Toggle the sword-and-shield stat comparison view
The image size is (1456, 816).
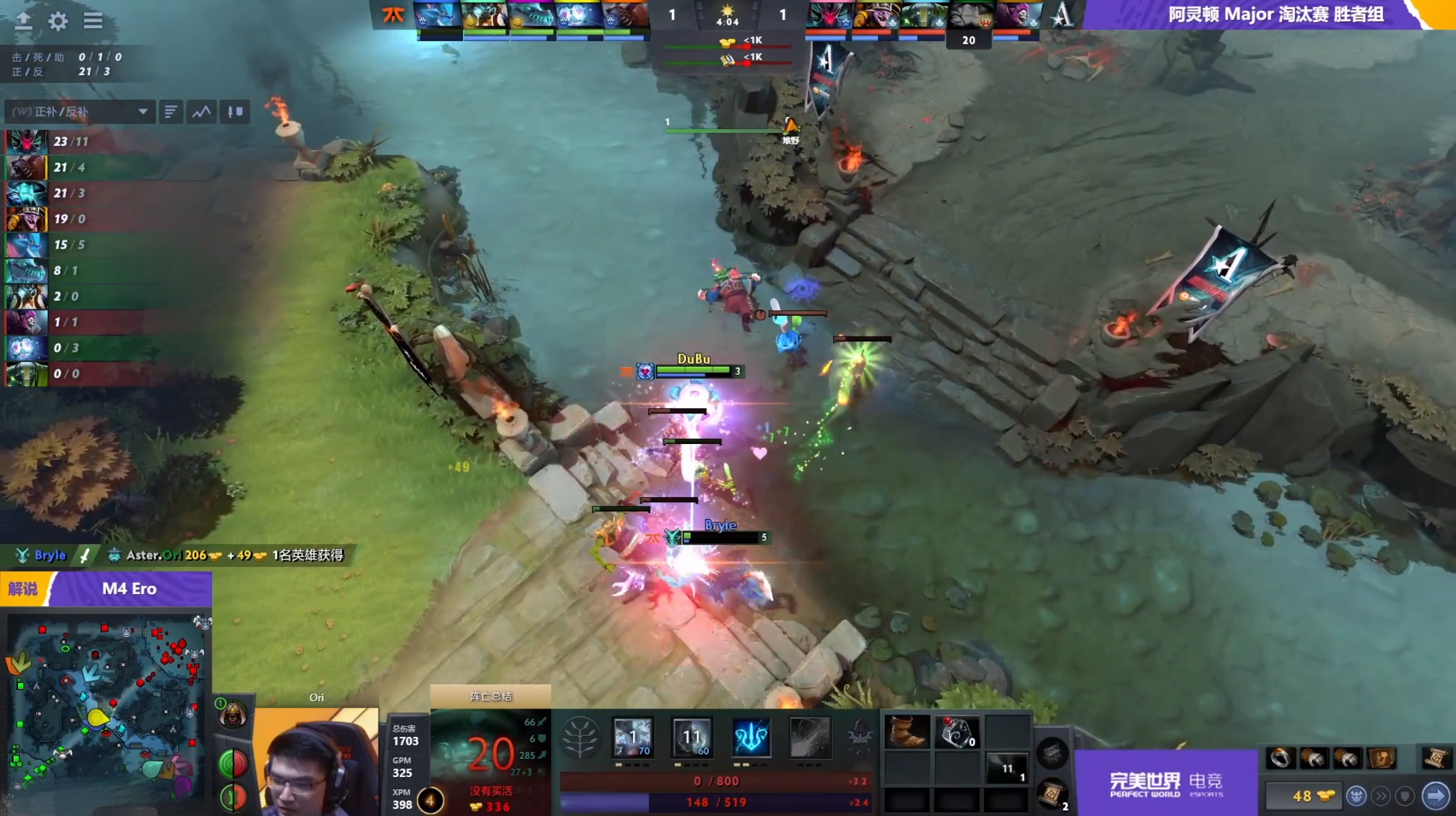pyautogui.click(x=235, y=111)
